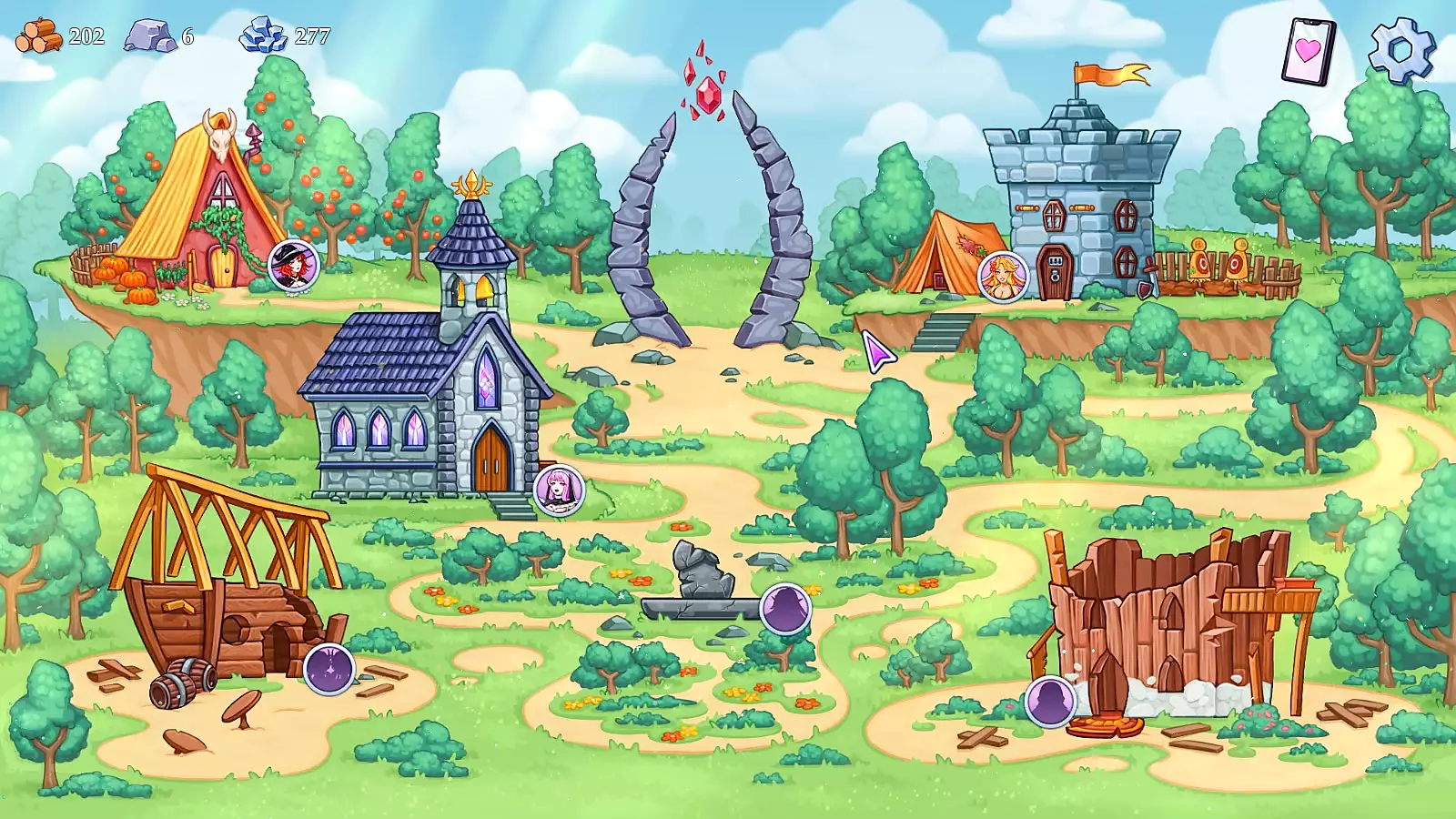1456x819 pixels.
Task: Open the pink heart phone
Action: (x=1308, y=51)
